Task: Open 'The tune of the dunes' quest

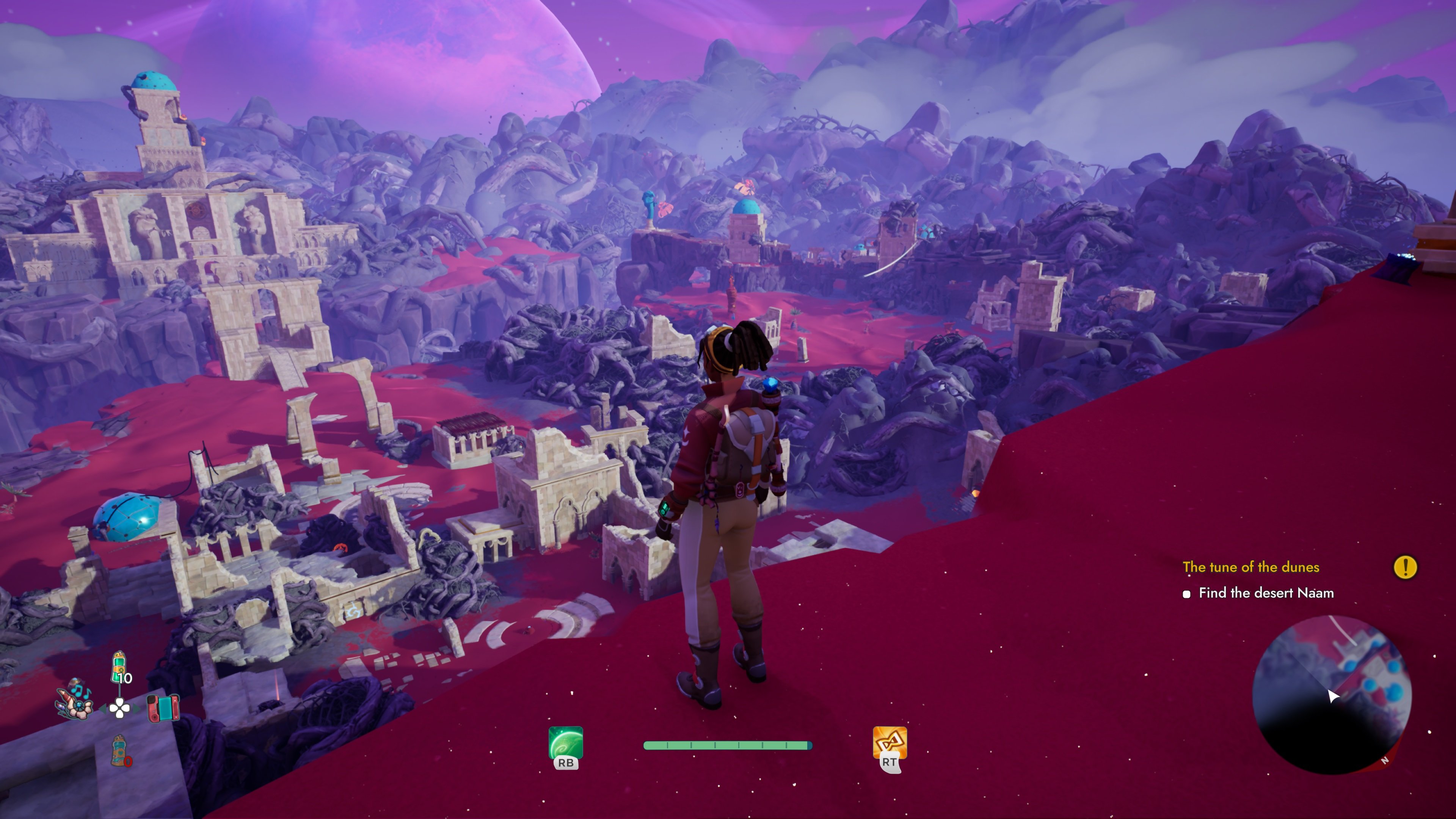Action: [x=1250, y=567]
